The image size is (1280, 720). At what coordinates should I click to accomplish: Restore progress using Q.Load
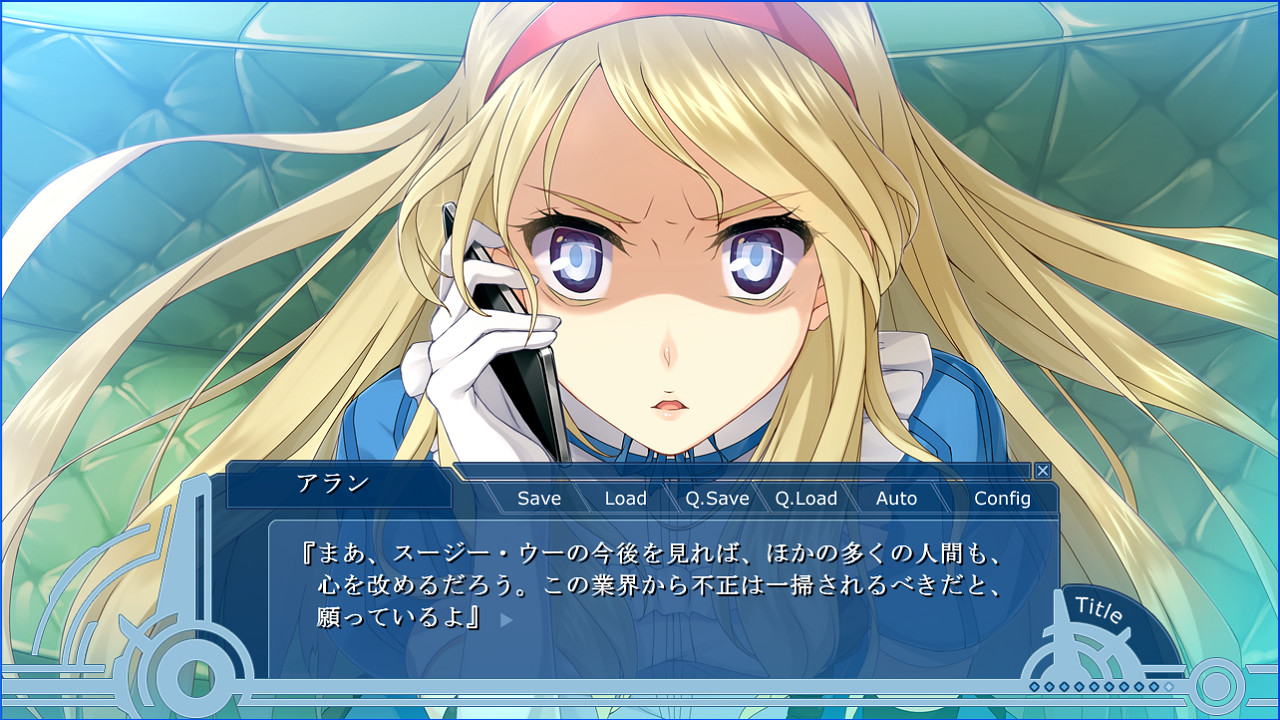tap(807, 498)
